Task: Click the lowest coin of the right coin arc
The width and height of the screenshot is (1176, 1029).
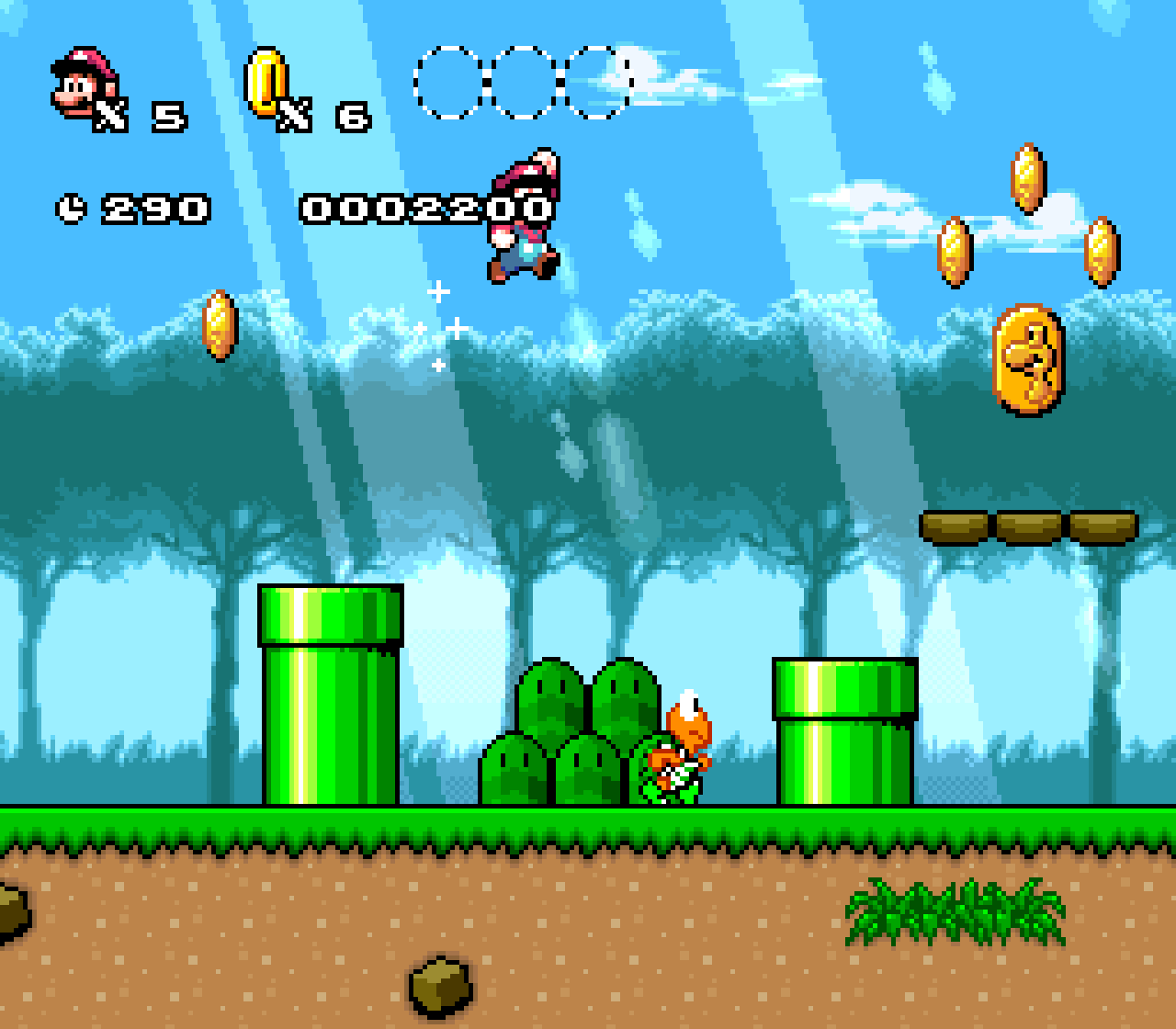Action: click(x=1102, y=254)
